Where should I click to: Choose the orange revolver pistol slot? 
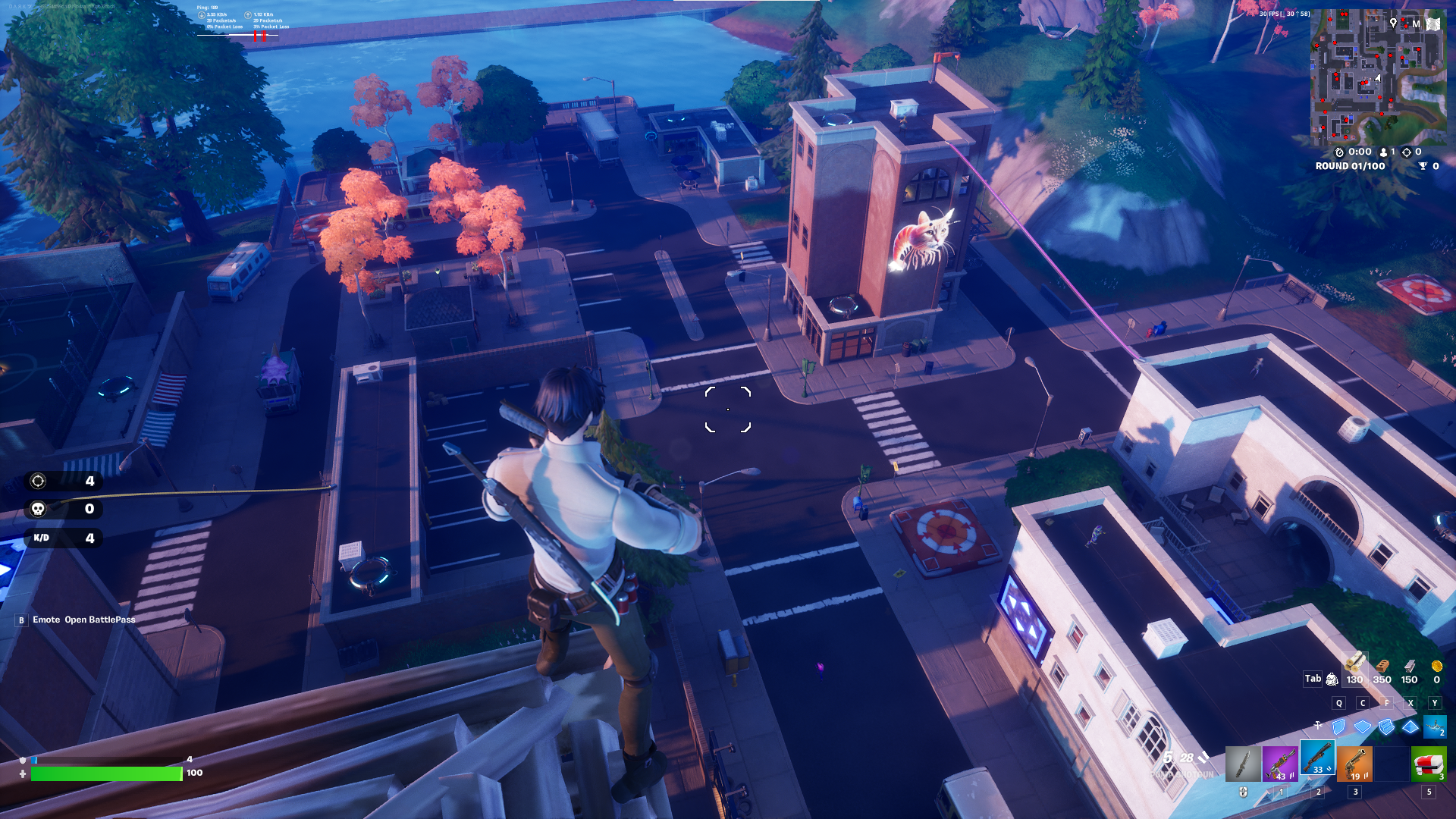pos(1355,763)
